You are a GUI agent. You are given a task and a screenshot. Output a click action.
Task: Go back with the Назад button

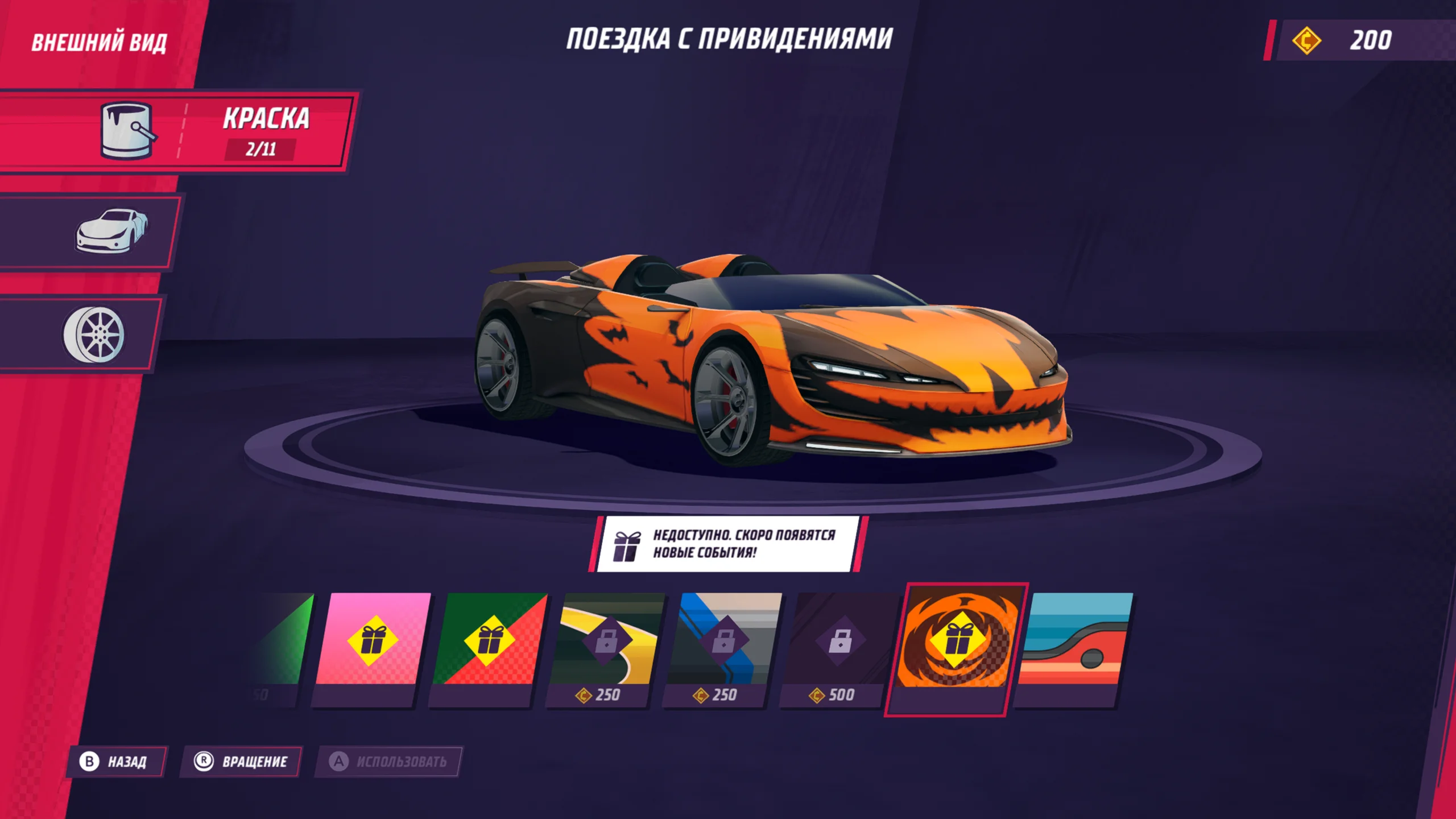(x=117, y=762)
